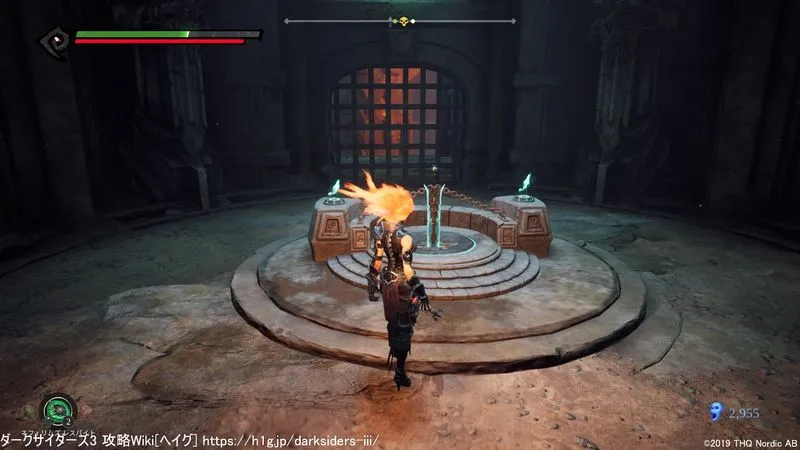Click the diamond emblem beside the health bar
The image size is (800, 450).
(54, 40)
